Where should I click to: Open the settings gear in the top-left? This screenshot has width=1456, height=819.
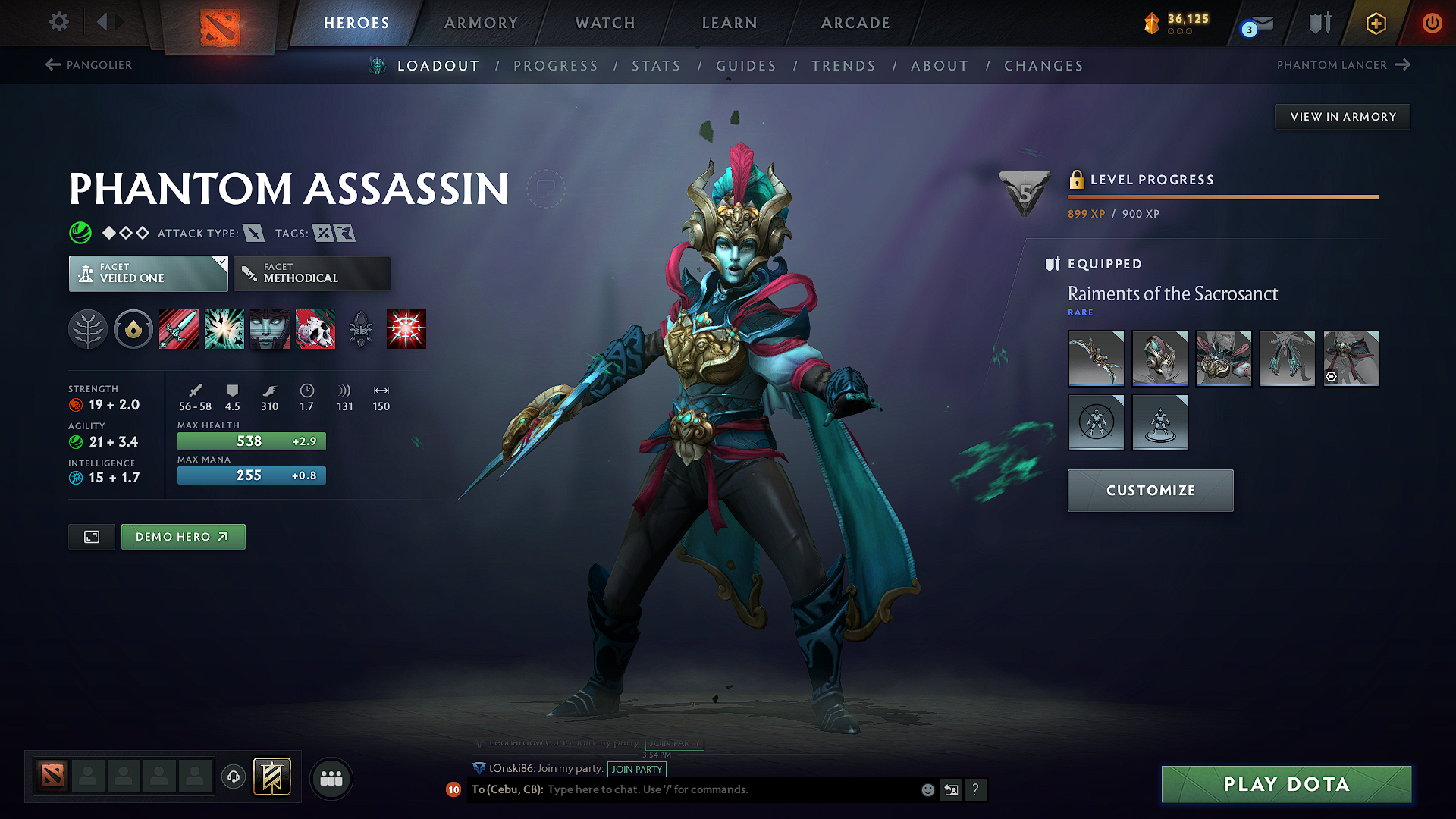(x=58, y=22)
